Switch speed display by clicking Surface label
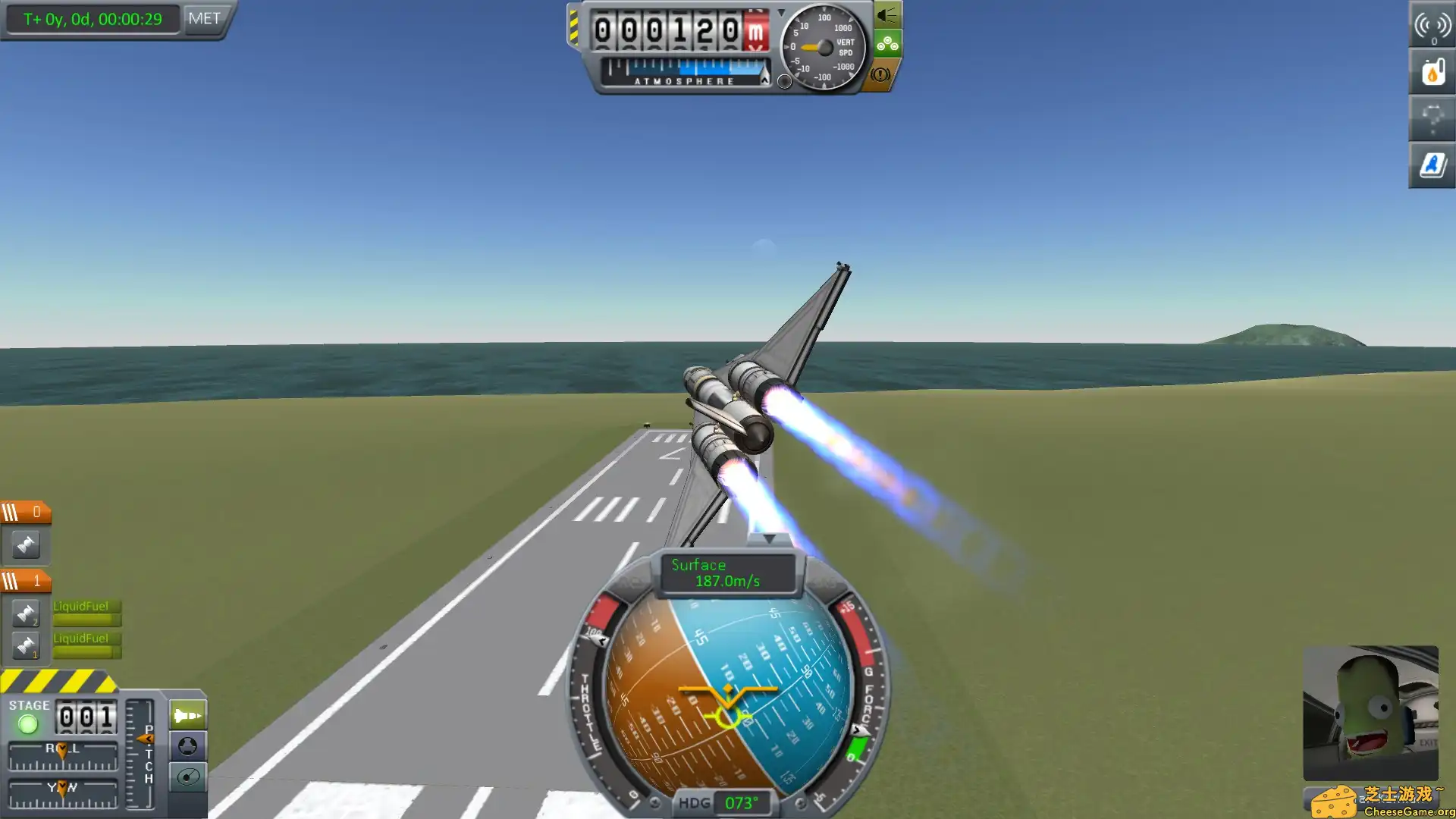Image resolution: width=1456 pixels, height=819 pixels. (x=698, y=564)
